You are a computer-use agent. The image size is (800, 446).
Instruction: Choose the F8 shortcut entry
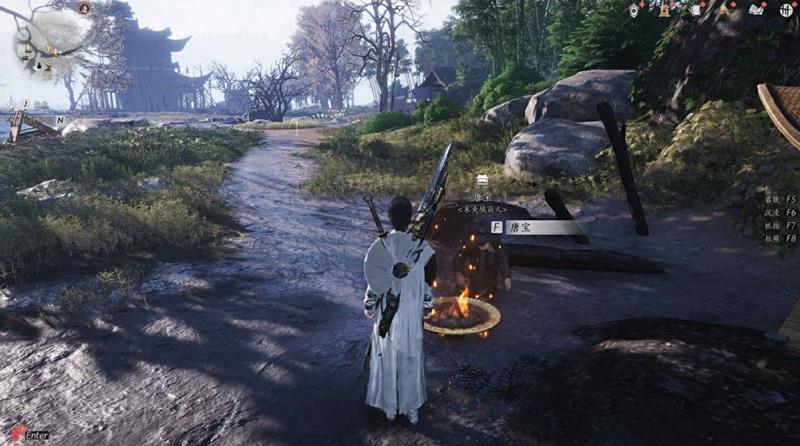776,238
